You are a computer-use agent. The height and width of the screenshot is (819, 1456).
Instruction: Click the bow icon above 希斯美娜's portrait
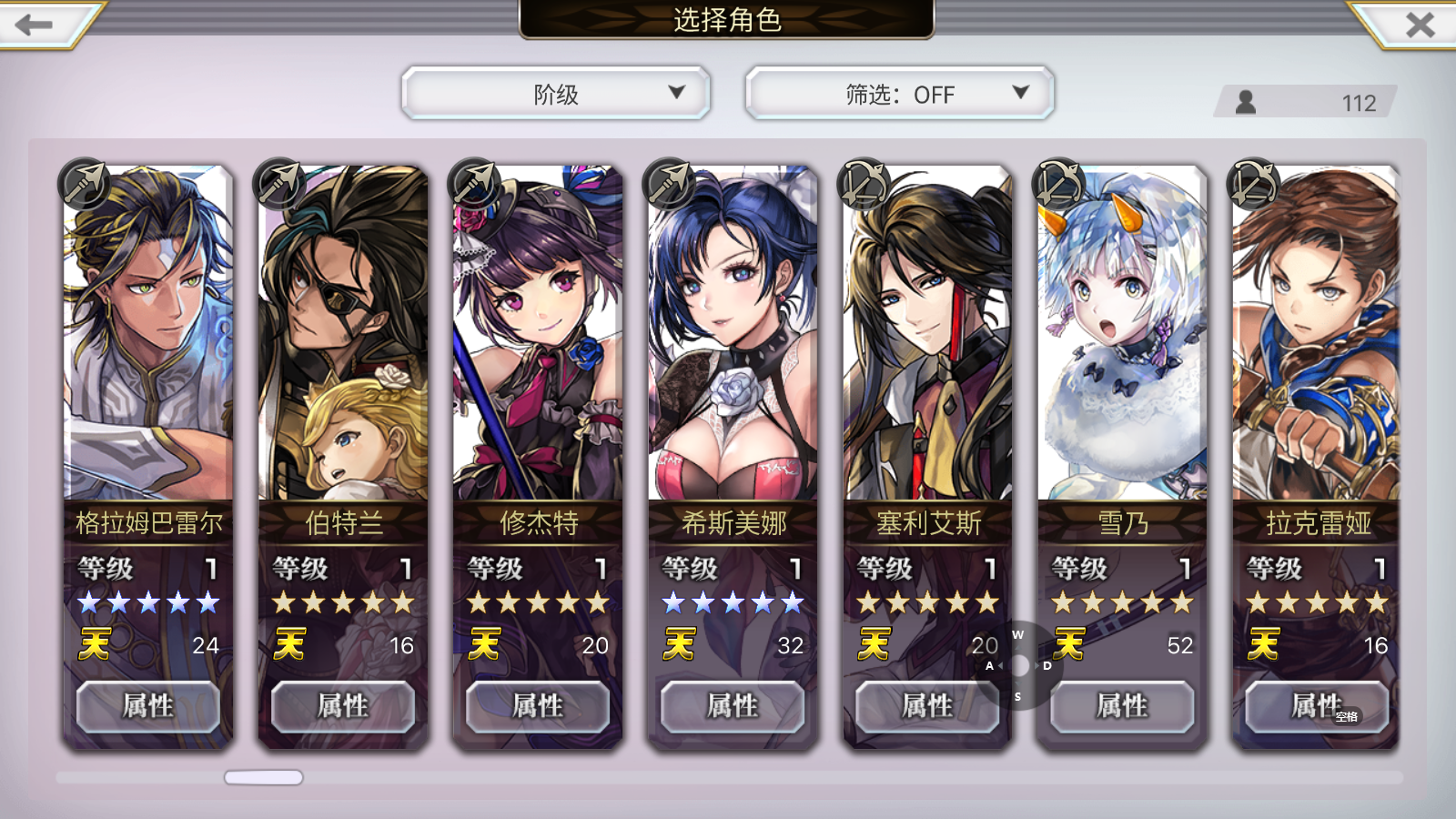point(669,183)
